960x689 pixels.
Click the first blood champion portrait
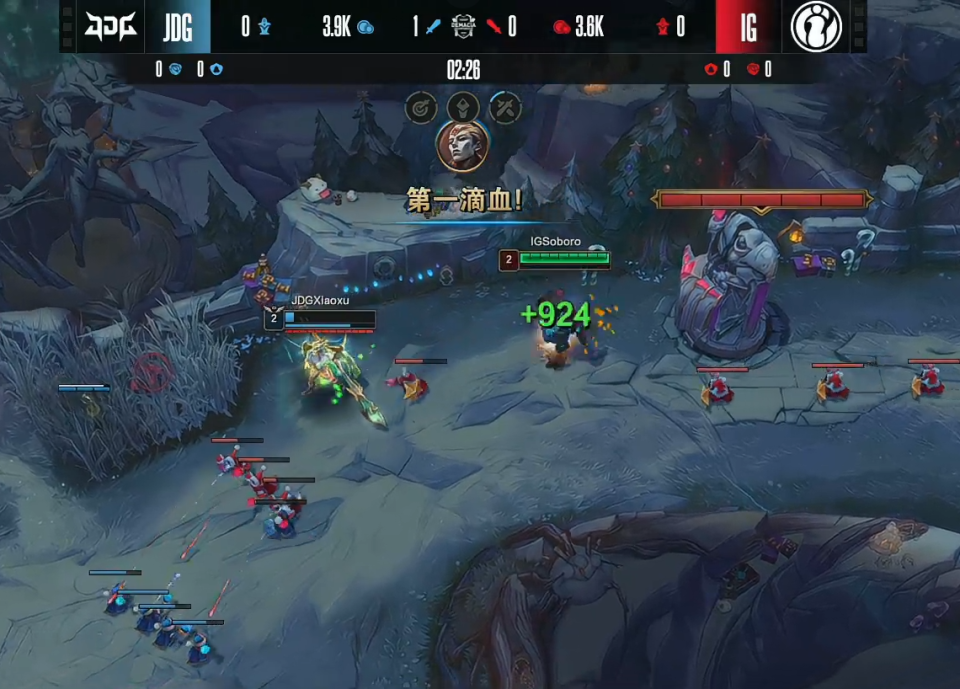(462, 147)
